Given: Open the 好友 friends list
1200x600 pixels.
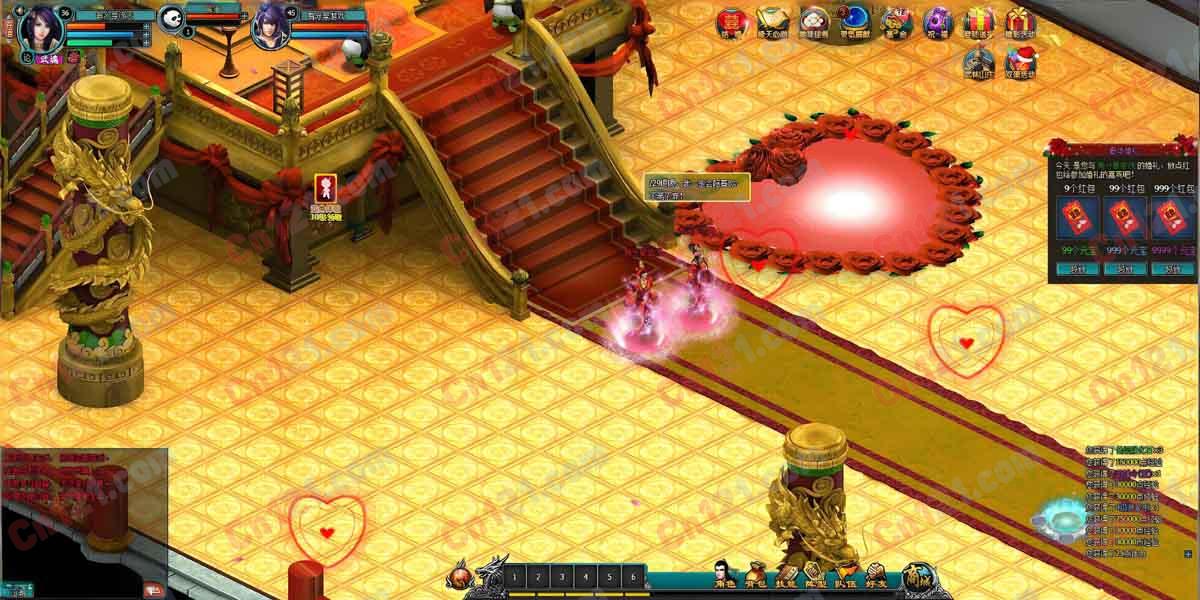Looking at the screenshot, I should click(x=875, y=575).
